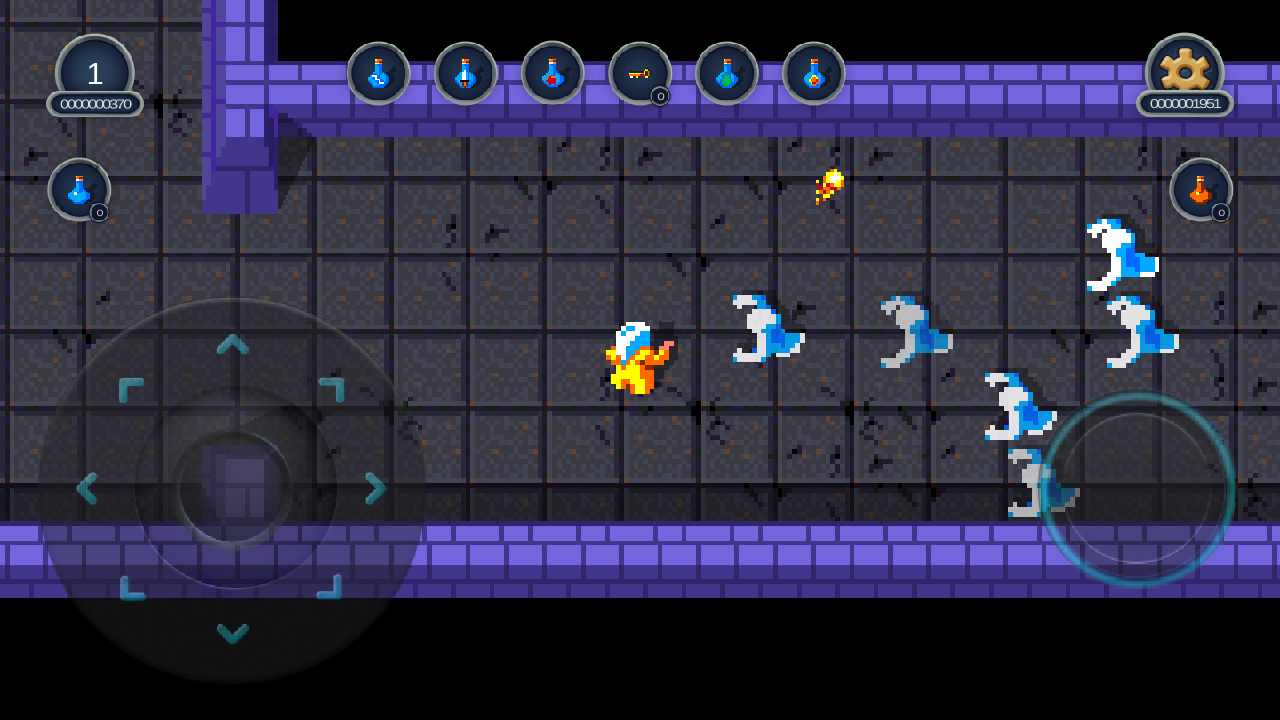Select the green clover potion slot
Screen dimensions: 1280x720
727,73
